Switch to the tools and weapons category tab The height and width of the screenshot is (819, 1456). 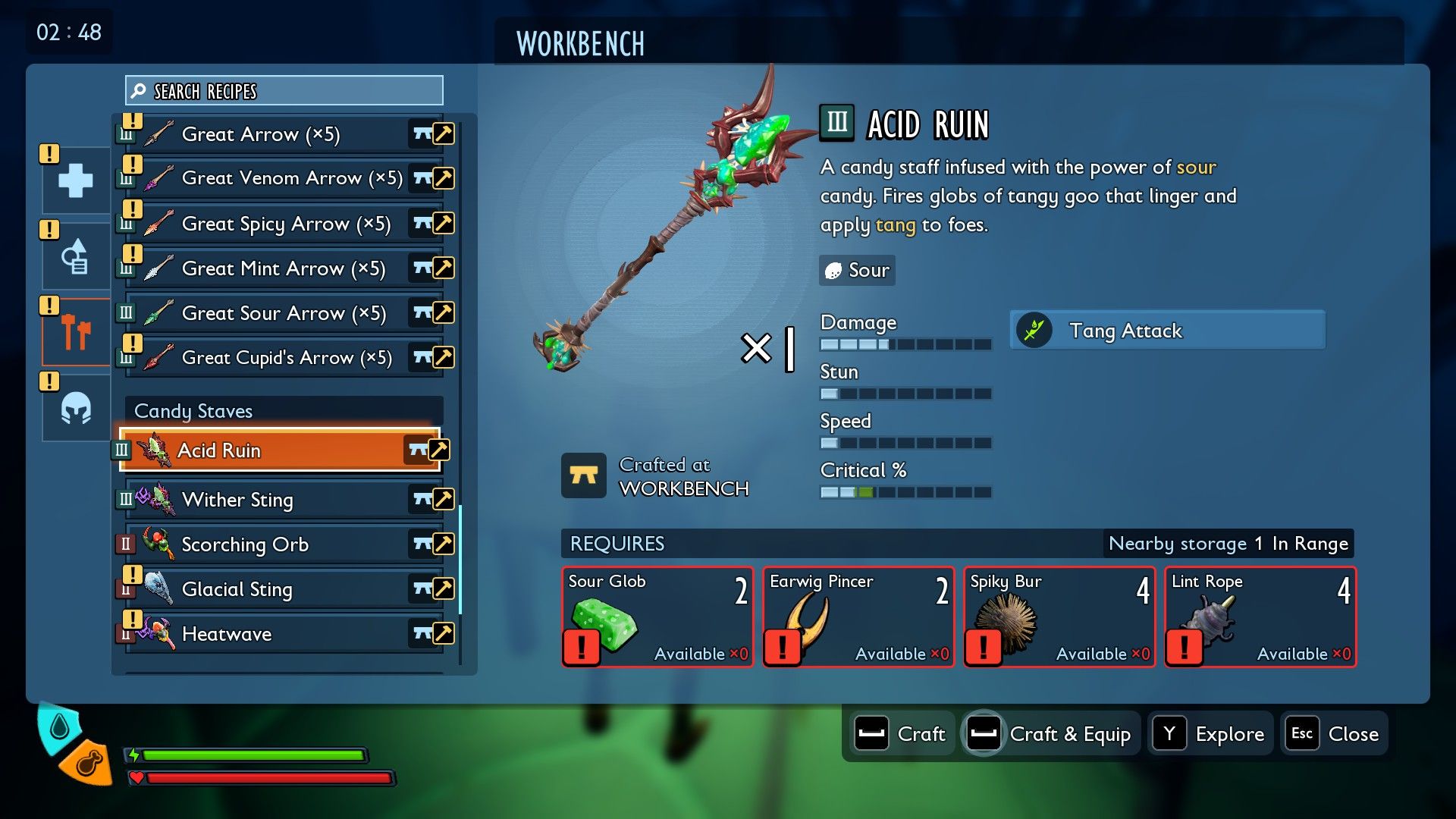pyautogui.click(x=76, y=332)
